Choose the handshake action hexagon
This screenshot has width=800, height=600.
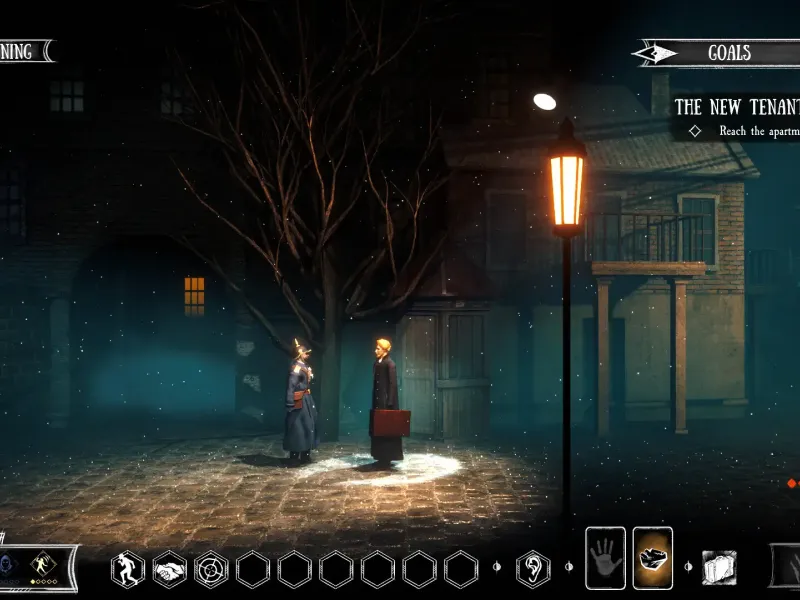169,569
